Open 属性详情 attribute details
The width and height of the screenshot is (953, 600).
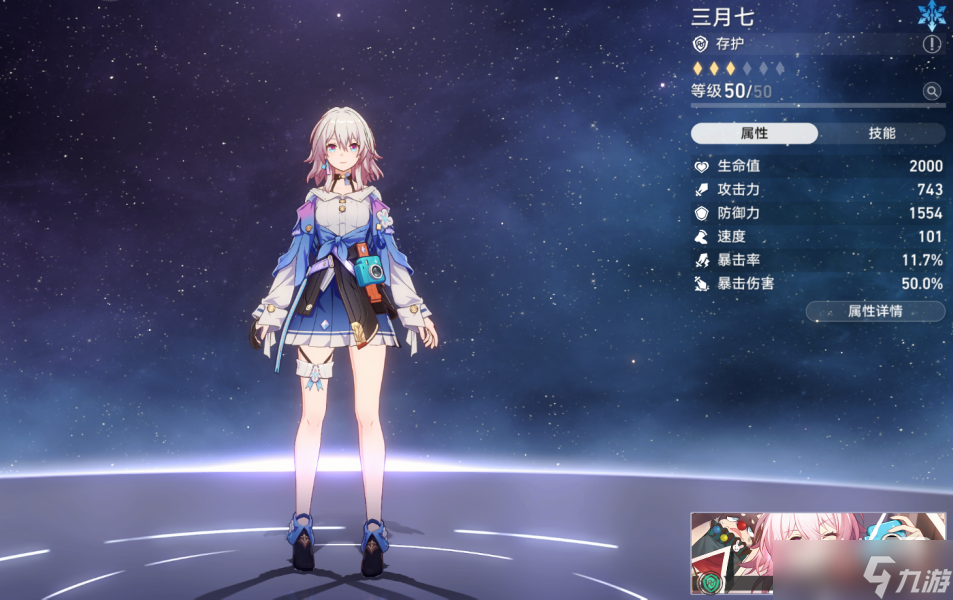875,311
